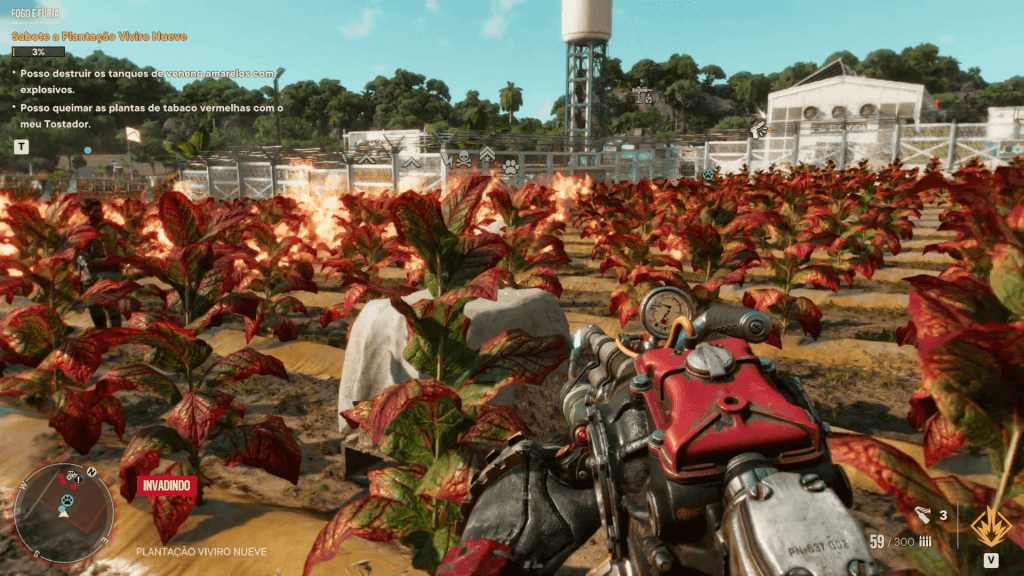Select the Molotov throwable icon
1024x576 pixels.
tap(922, 516)
